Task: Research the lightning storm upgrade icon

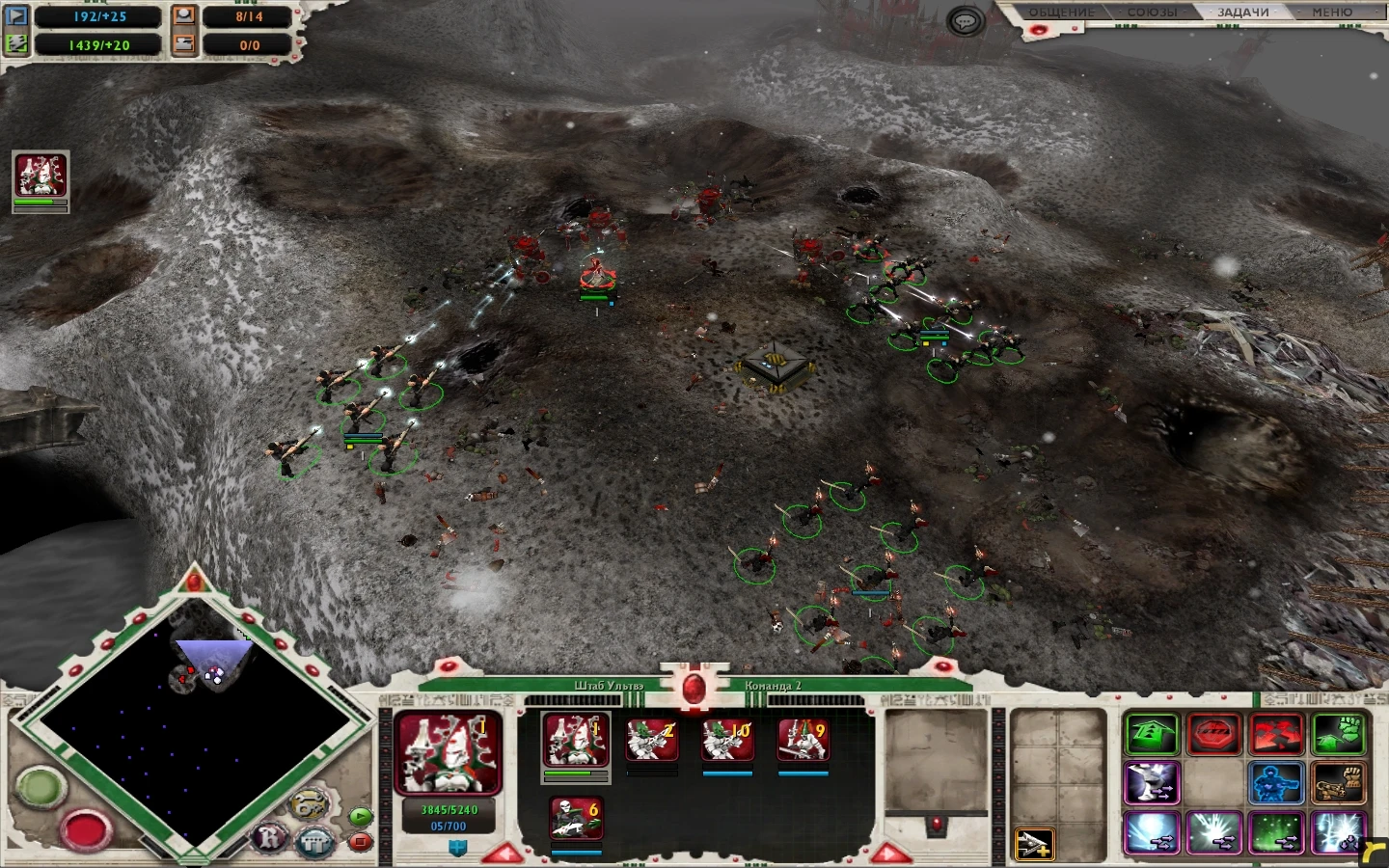Action: tap(1339, 832)
